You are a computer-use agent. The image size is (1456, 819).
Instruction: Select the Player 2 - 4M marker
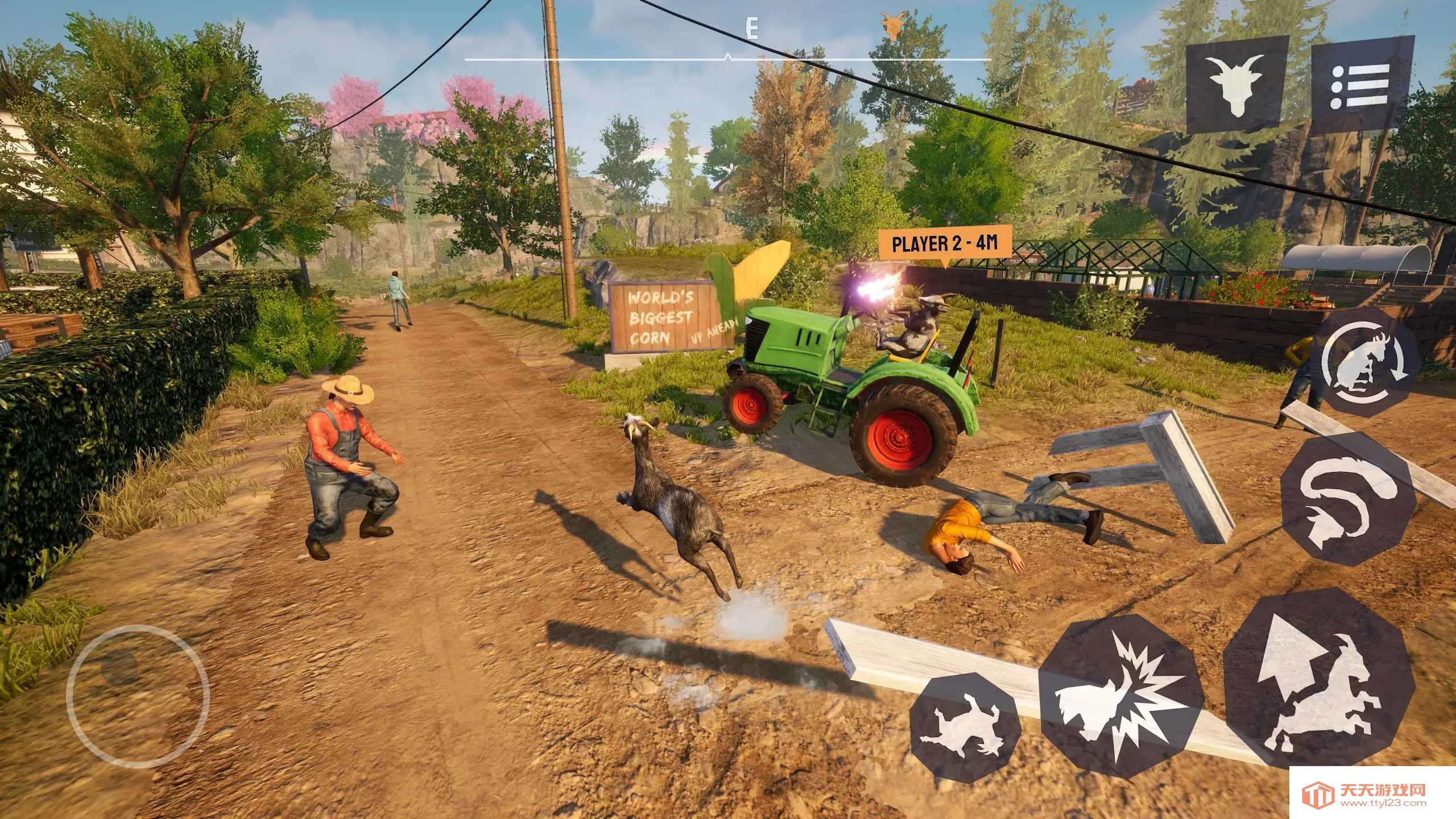[945, 243]
